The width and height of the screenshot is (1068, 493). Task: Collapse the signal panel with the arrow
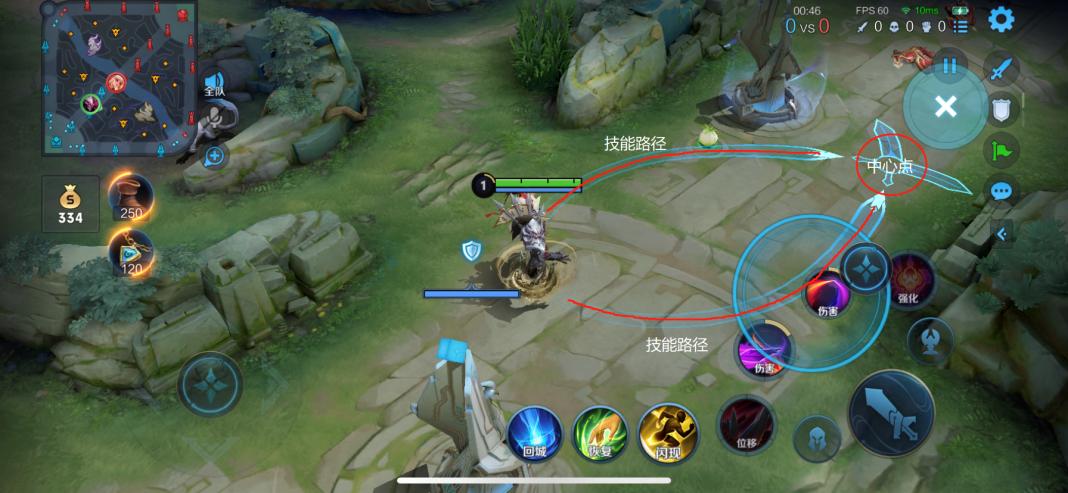pyautogui.click(x=1002, y=233)
